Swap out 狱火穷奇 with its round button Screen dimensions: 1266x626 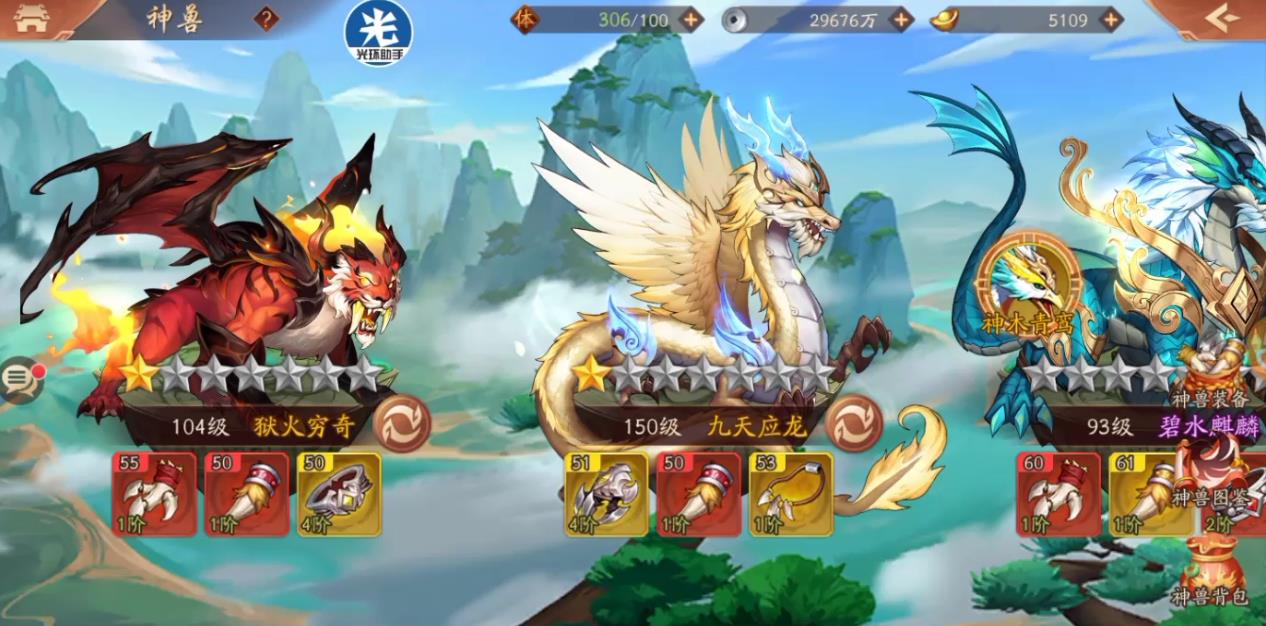click(x=402, y=425)
